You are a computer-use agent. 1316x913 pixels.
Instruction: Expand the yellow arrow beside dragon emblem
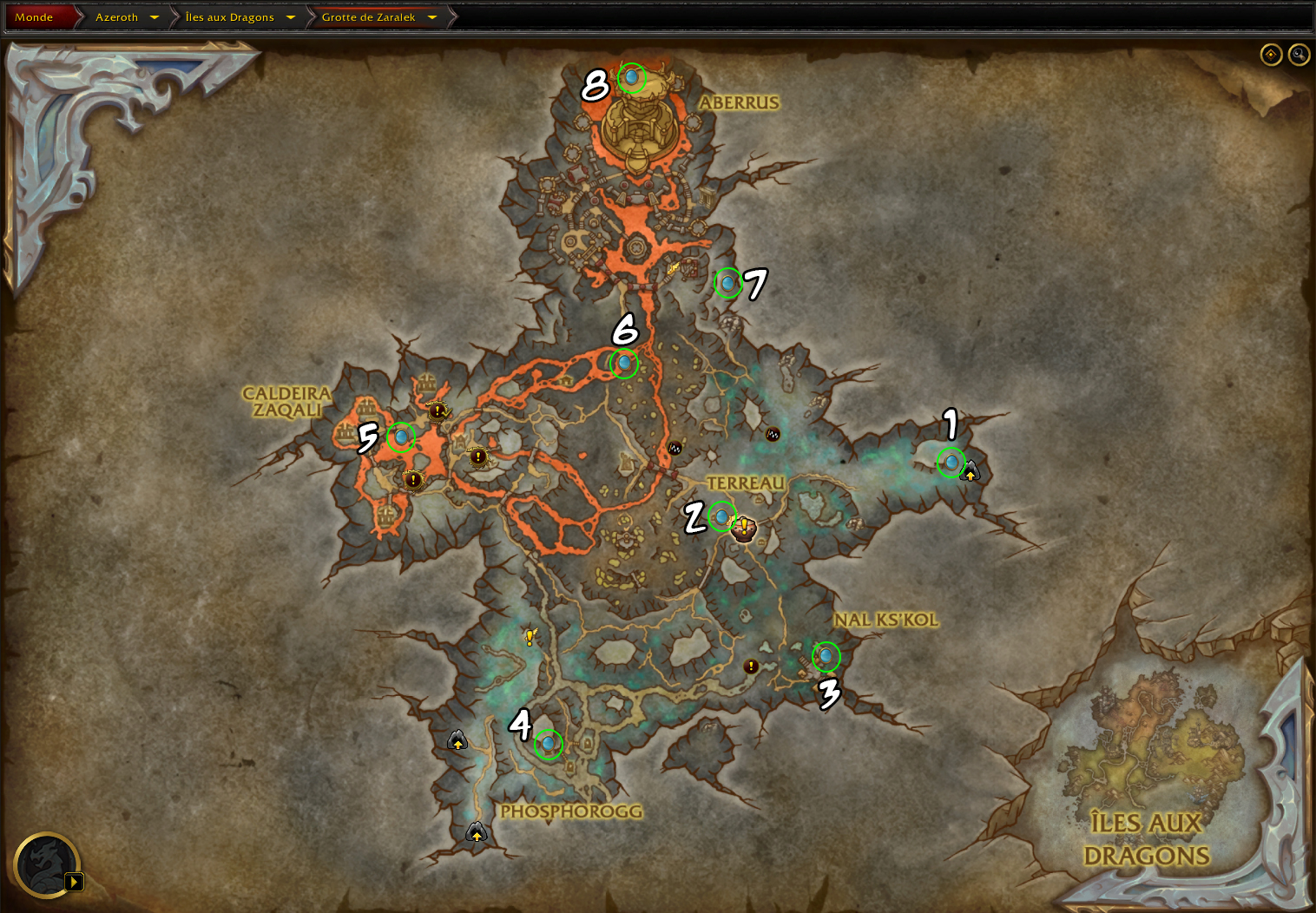pyautogui.click(x=75, y=882)
